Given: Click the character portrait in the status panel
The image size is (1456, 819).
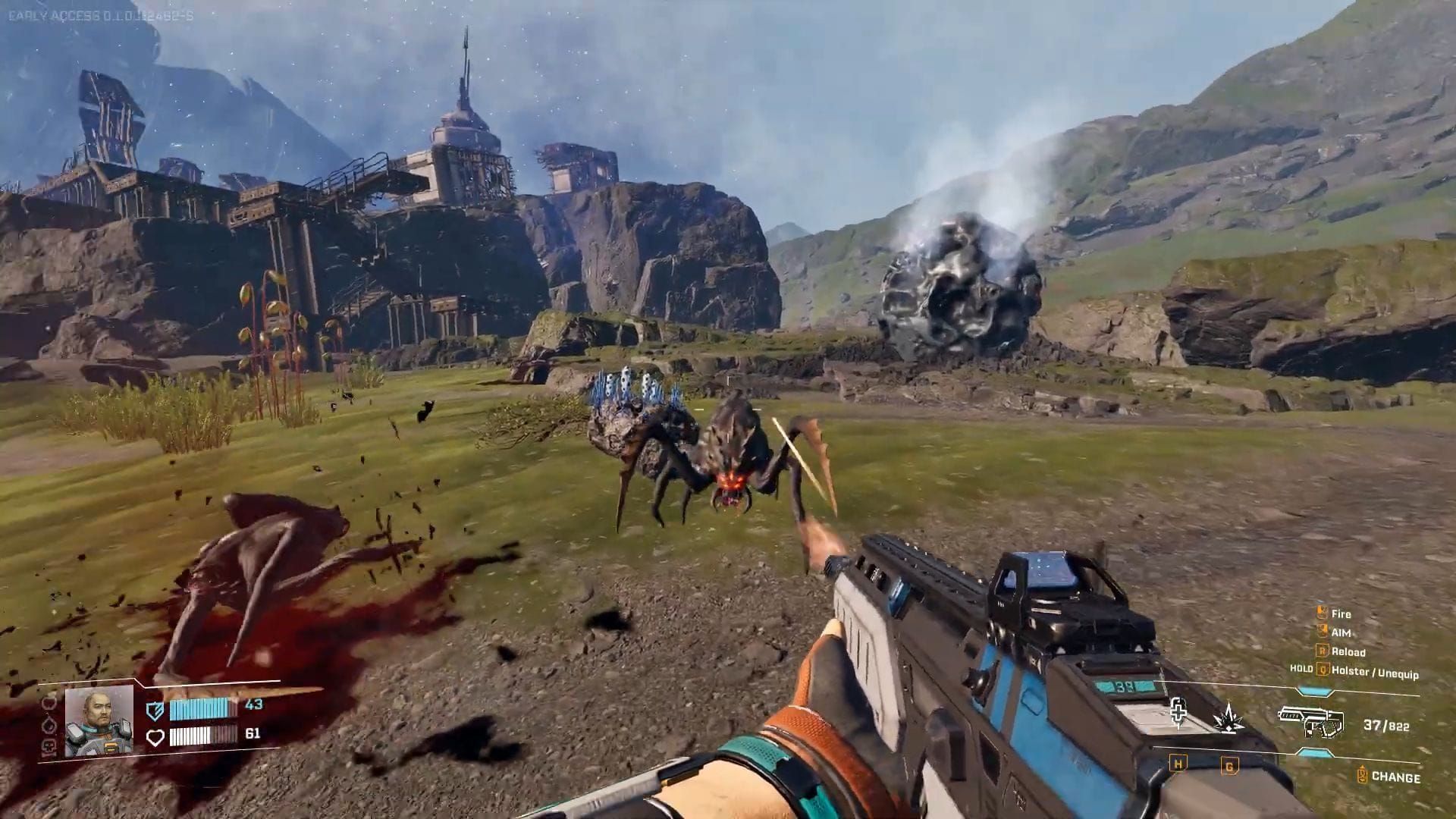Looking at the screenshot, I should click(99, 720).
